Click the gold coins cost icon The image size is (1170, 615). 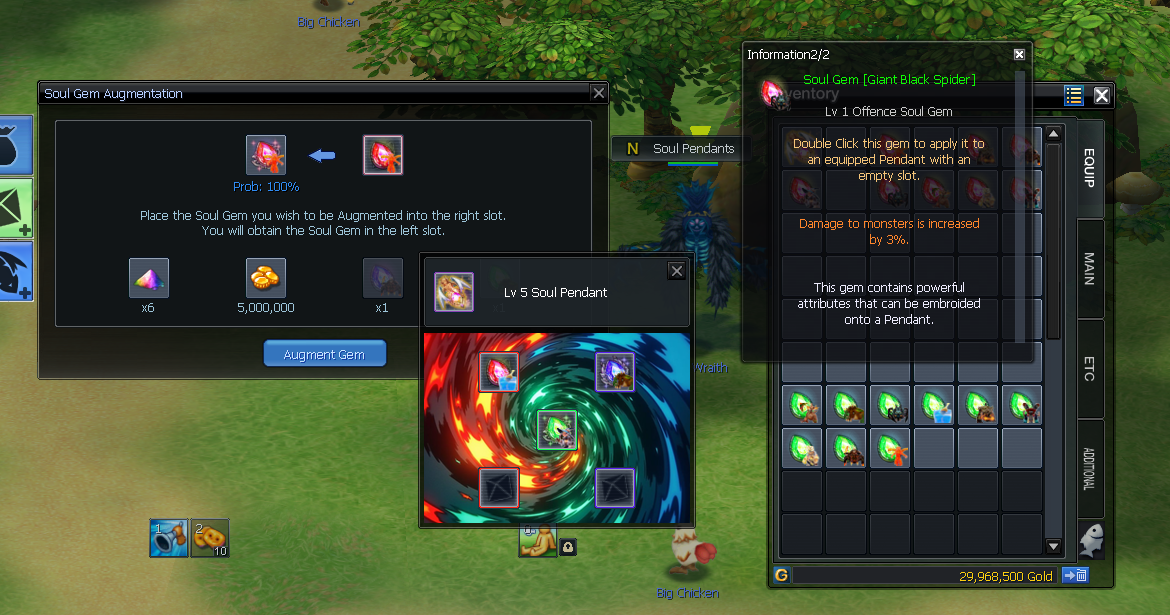tap(266, 278)
